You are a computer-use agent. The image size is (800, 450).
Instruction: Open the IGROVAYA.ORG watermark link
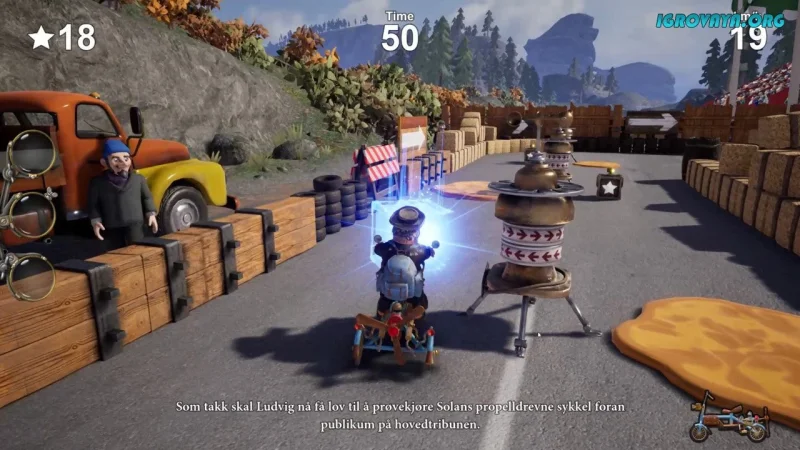[x=720, y=19]
